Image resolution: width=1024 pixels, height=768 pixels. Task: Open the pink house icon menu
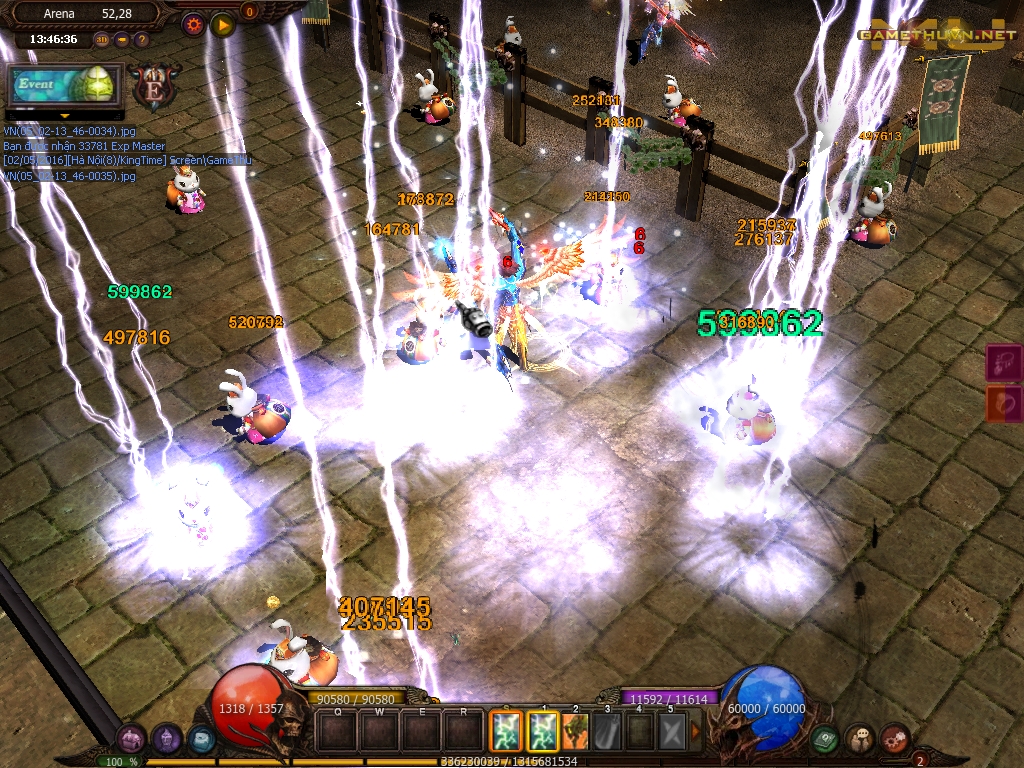[130, 740]
